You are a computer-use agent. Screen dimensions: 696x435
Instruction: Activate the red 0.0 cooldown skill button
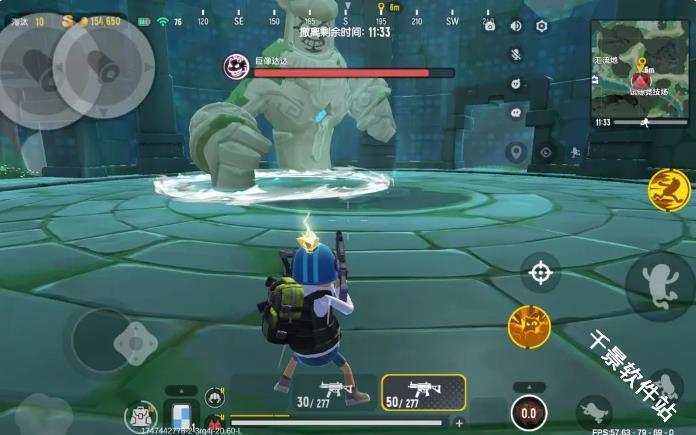(x=528, y=413)
